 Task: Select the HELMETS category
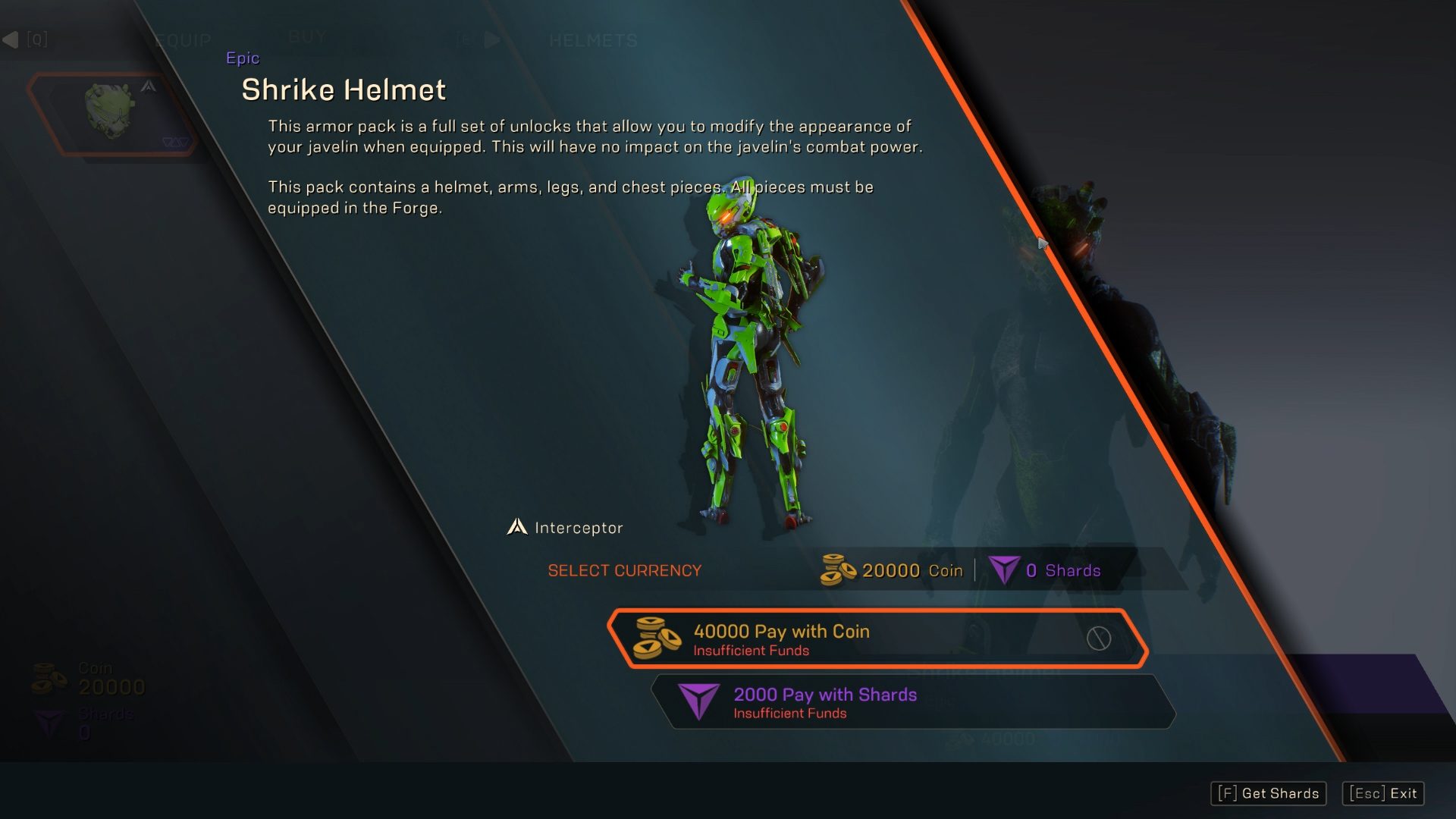(x=594, y=40)
